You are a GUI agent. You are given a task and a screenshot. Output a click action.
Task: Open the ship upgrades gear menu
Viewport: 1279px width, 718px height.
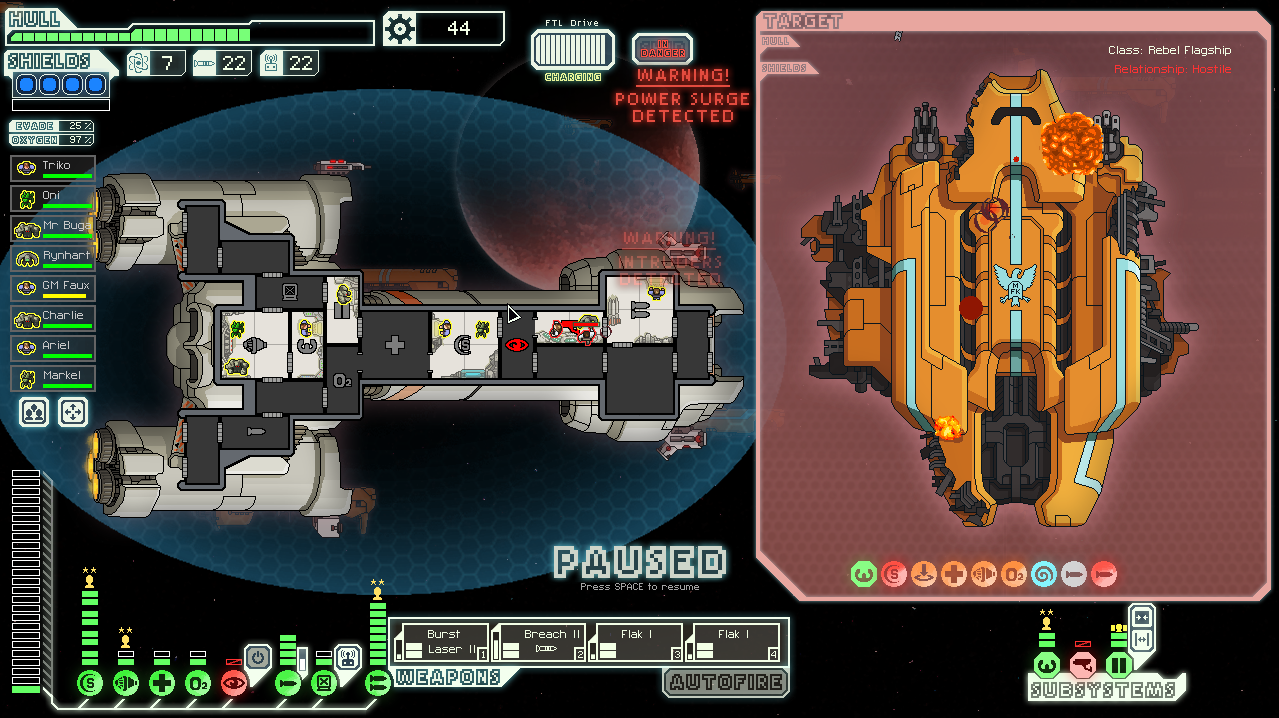pyautogui.click(x=400, y=29)
